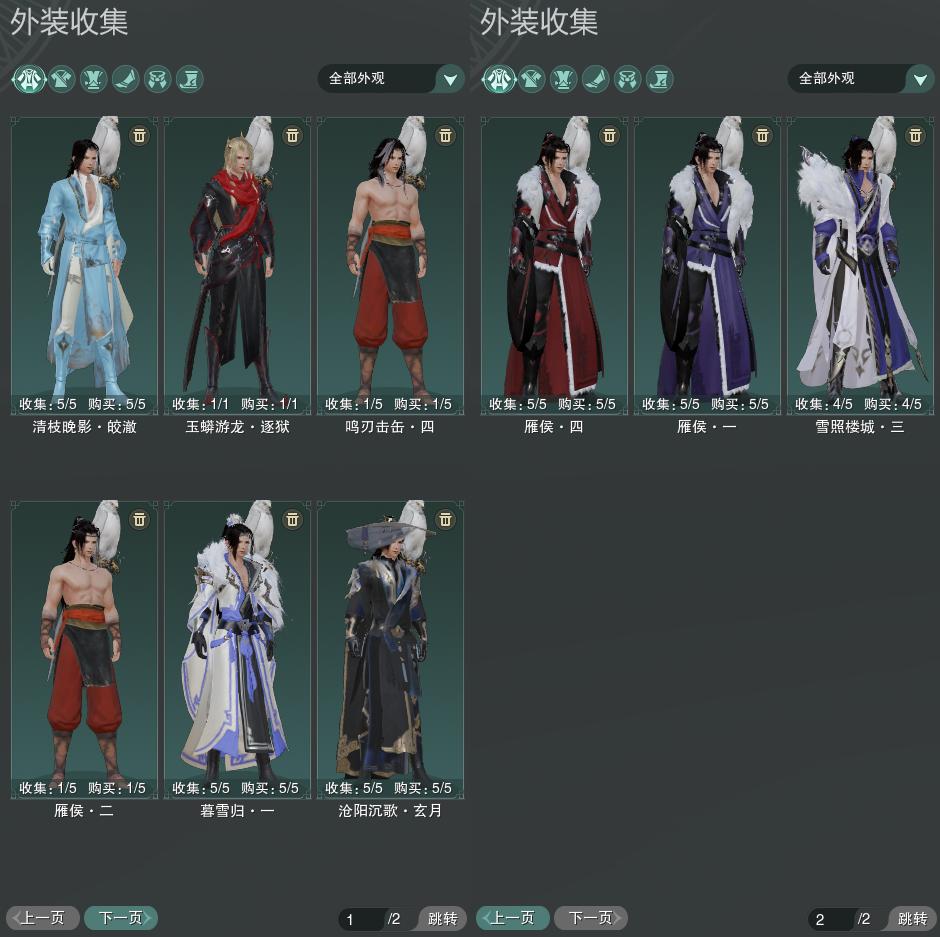Screen dimensions: 940x937
Task: Click the highlighted 下一页 next-page button
Action: pos(120,918)
